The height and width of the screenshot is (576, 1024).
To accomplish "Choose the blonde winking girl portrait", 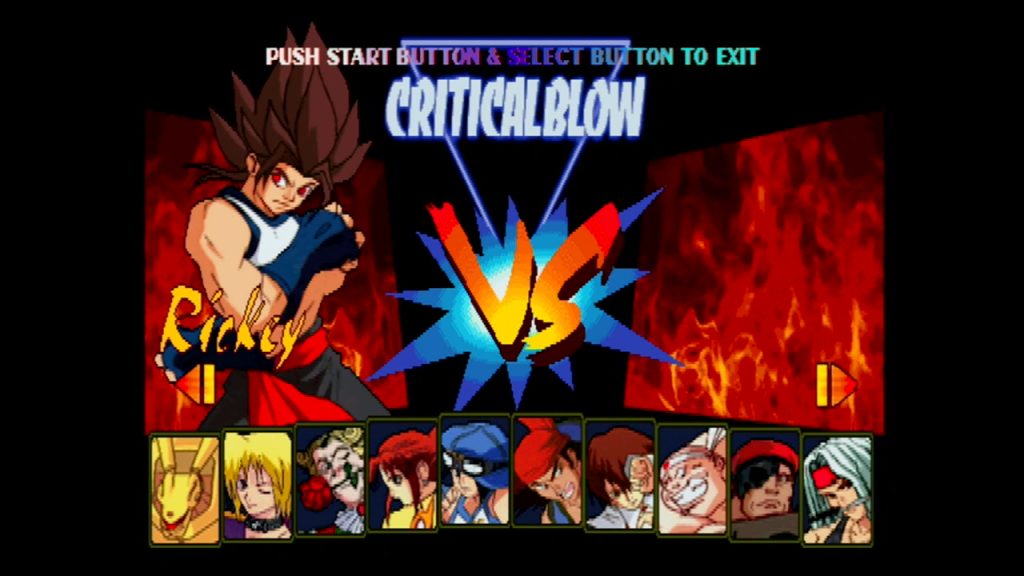I will pyautogui.click(x=257, y=486).
